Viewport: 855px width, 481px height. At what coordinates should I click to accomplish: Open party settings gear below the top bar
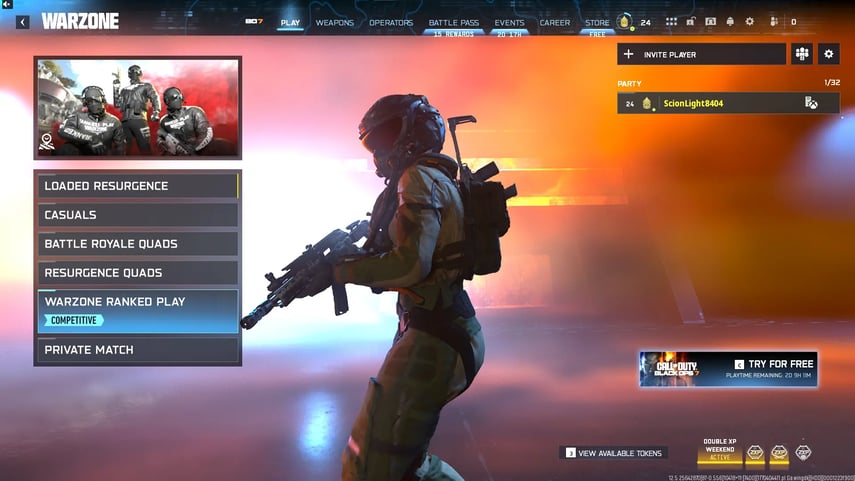828,54
